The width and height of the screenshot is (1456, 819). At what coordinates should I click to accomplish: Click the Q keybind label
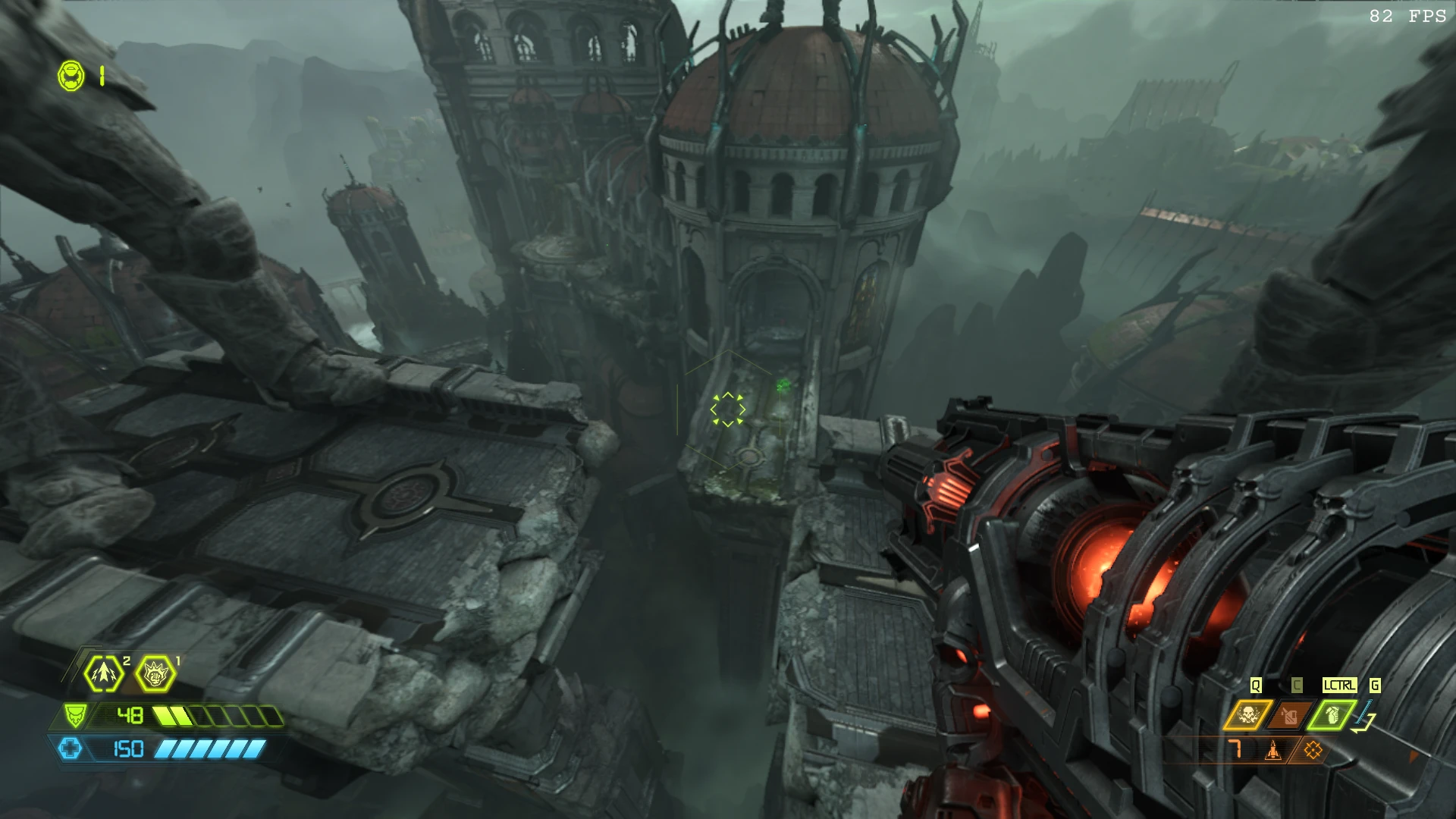pyautogui.click(x=1256, y=685)
